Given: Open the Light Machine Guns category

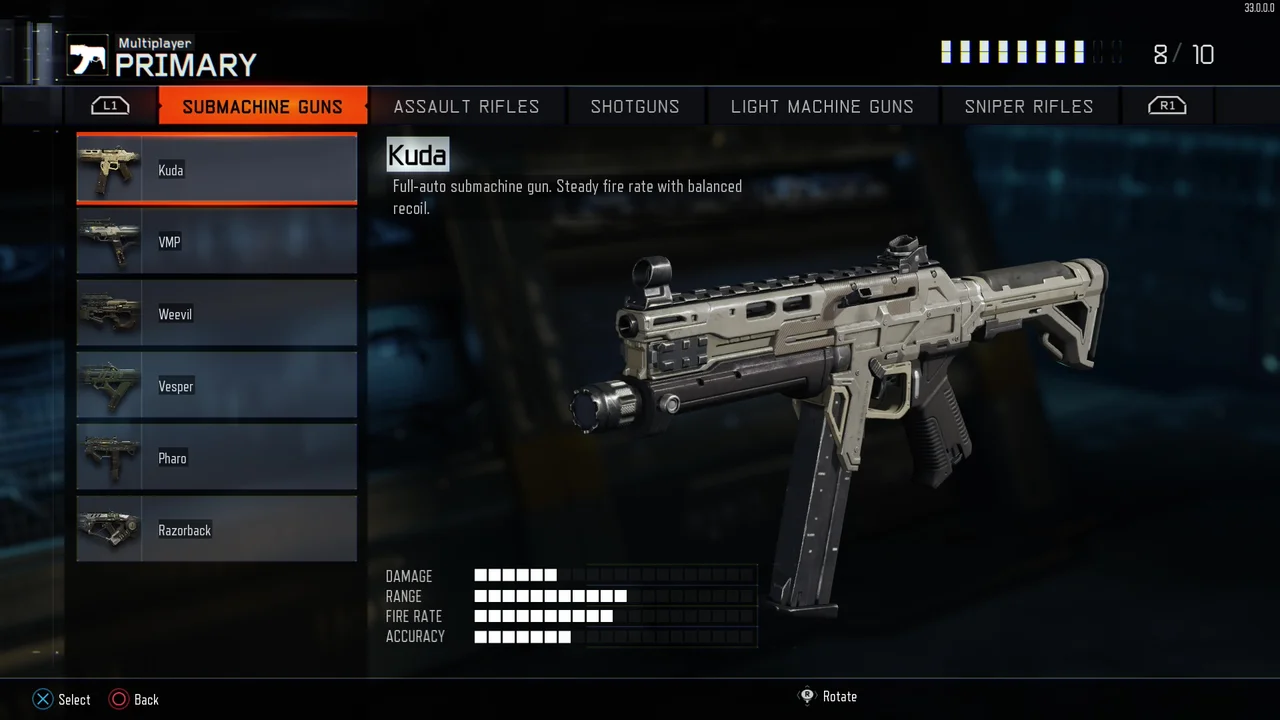Looking at the screenshot, I should 822,106.
